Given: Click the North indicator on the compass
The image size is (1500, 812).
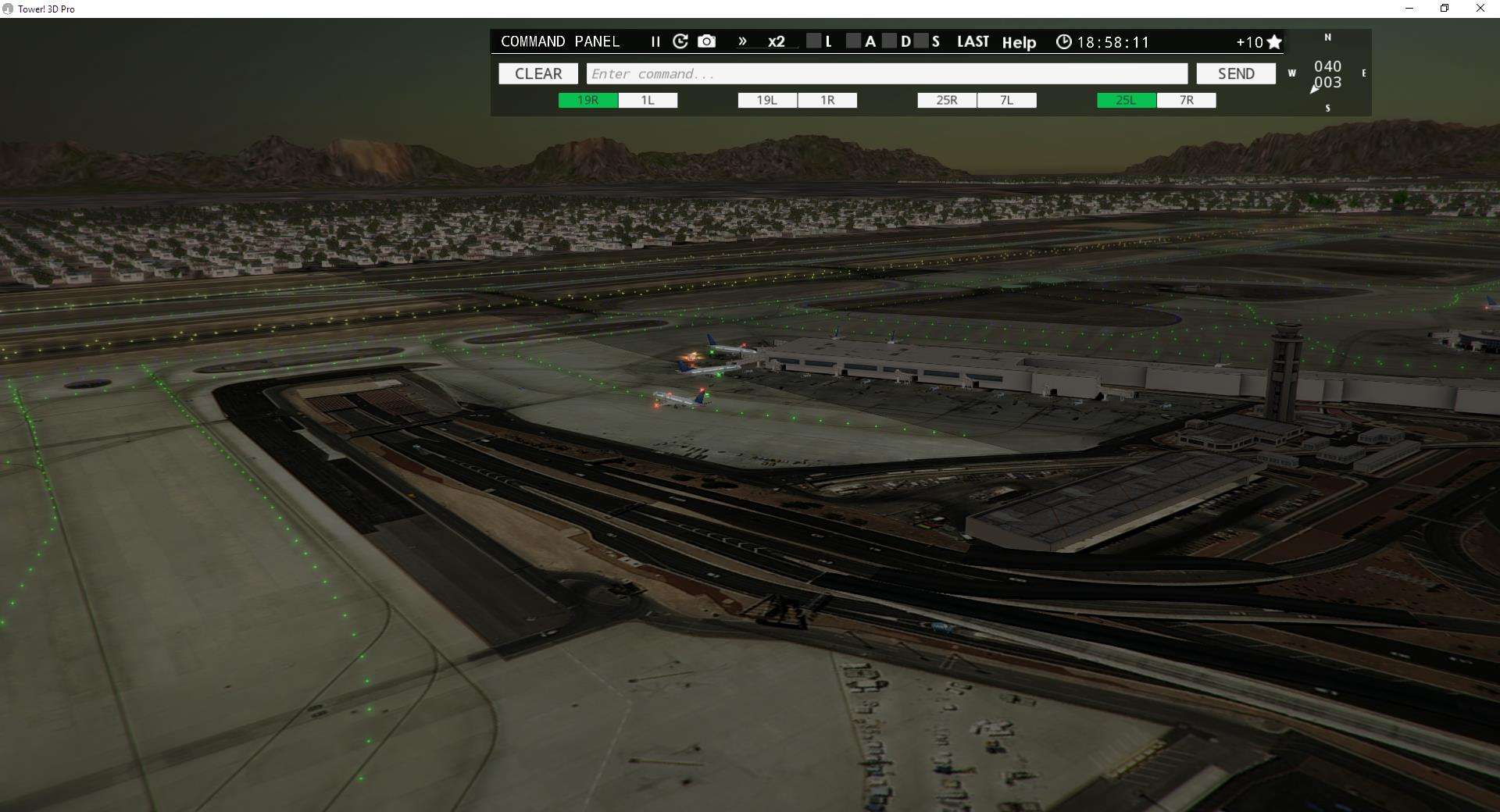Looking at the screenshot, I should coord(1327,37).
